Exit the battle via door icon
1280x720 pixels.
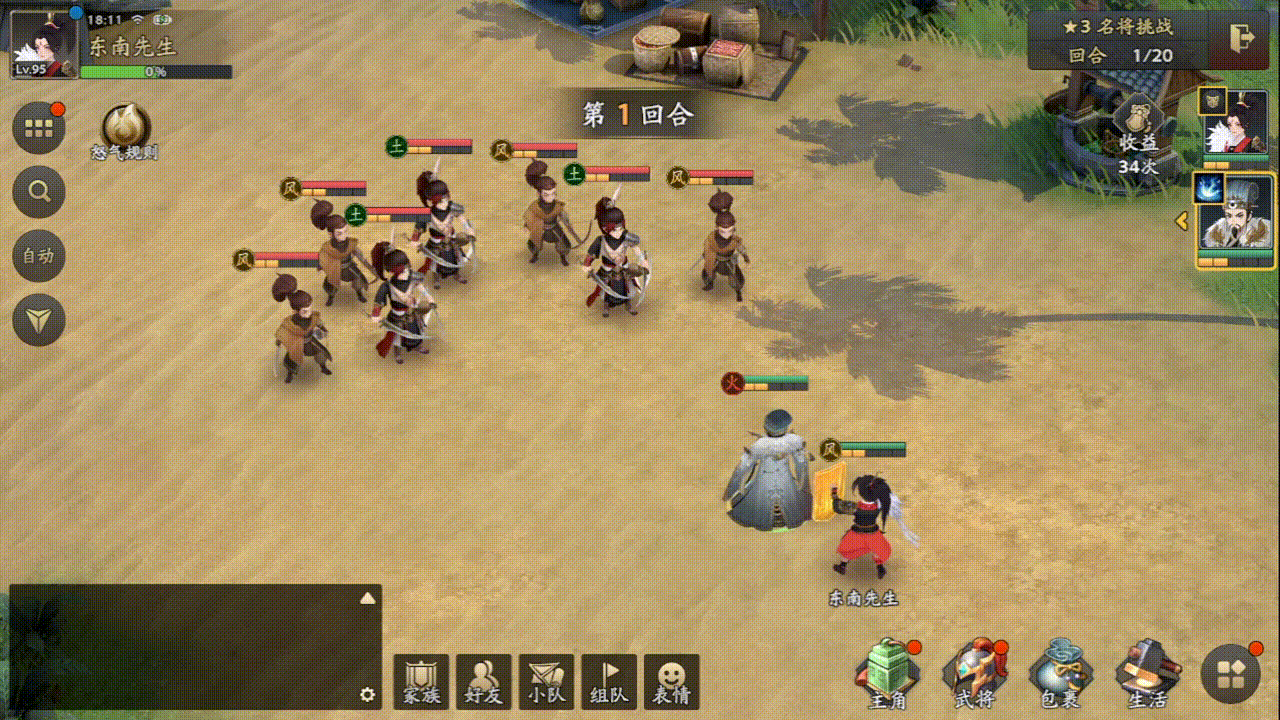(1243, 39)
